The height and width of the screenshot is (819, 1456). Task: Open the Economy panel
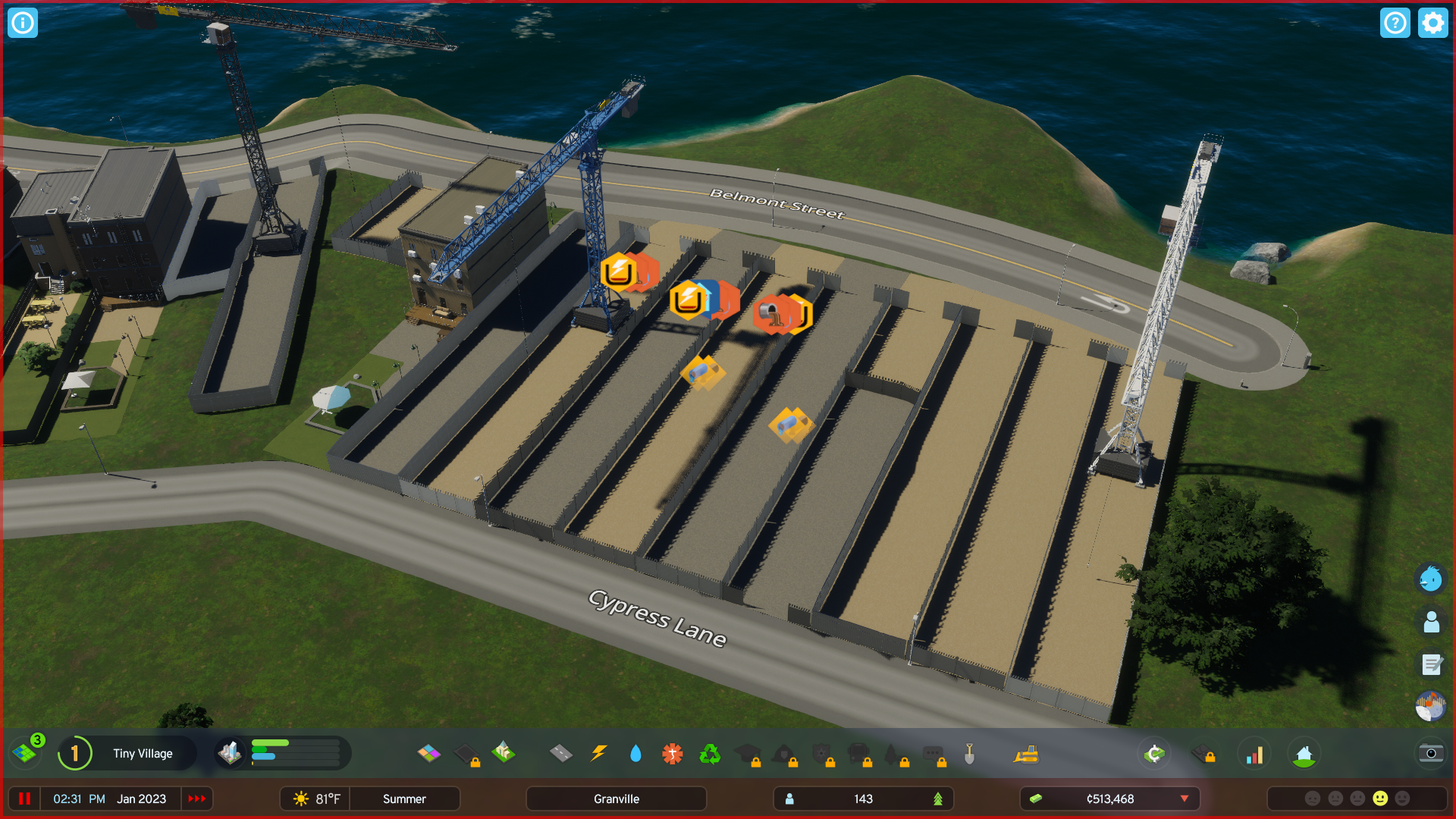(1153, 754)
